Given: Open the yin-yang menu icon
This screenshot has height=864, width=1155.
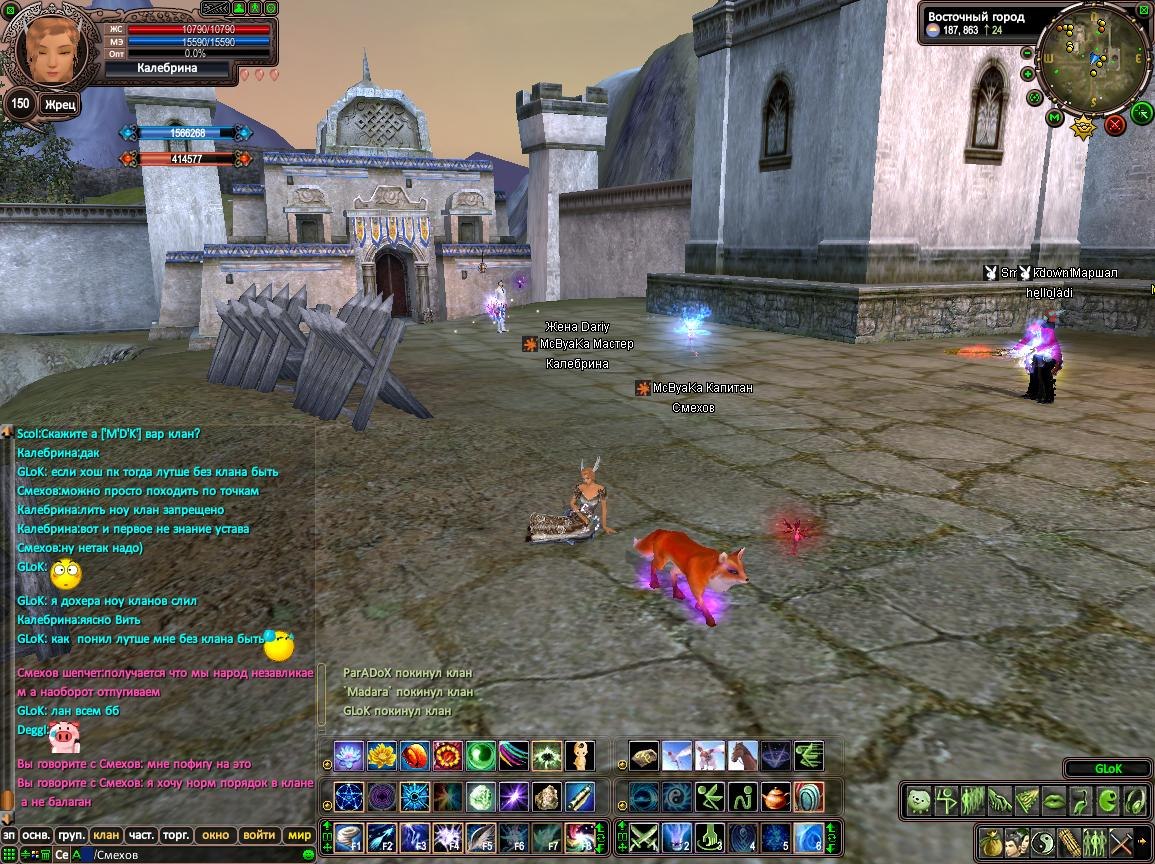Looking at the screenshot, I should click(1042, 841).
